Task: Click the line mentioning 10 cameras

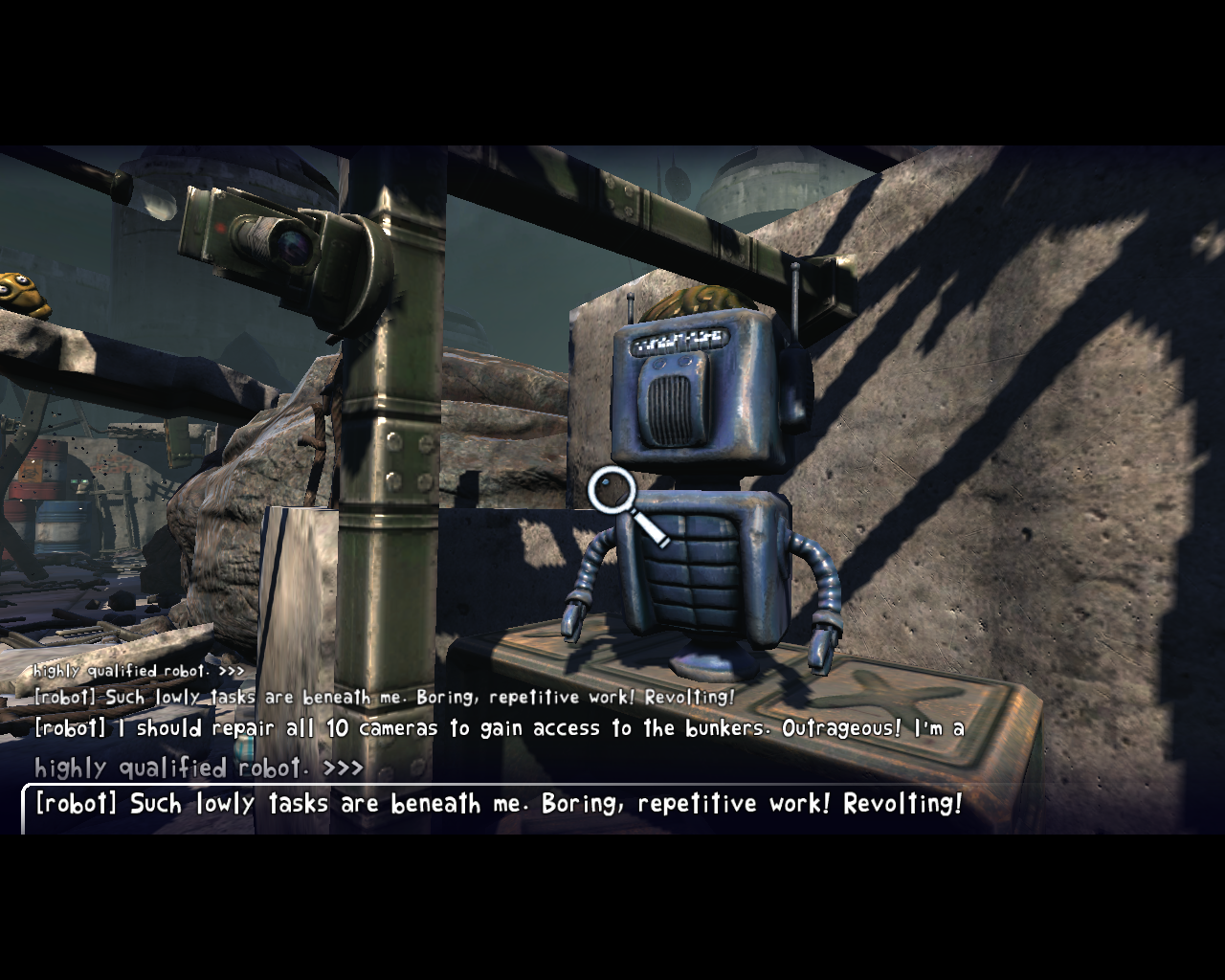Action: click(x=383, y=727)
